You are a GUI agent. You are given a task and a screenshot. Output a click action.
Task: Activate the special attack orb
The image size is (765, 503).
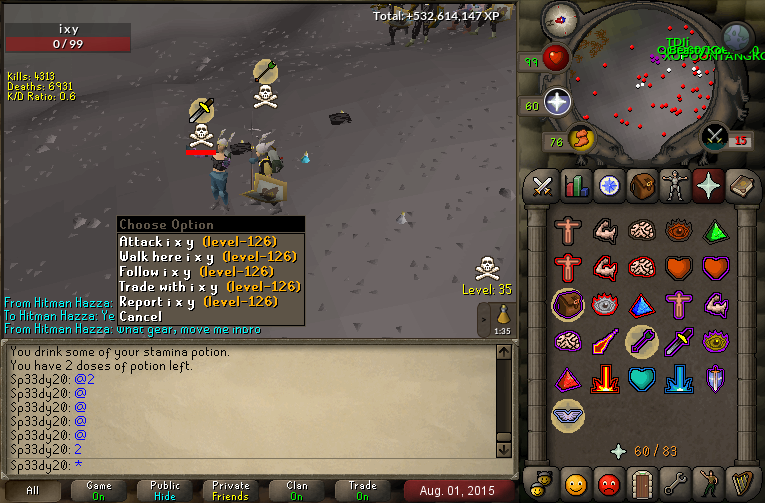tap(714, 135)
